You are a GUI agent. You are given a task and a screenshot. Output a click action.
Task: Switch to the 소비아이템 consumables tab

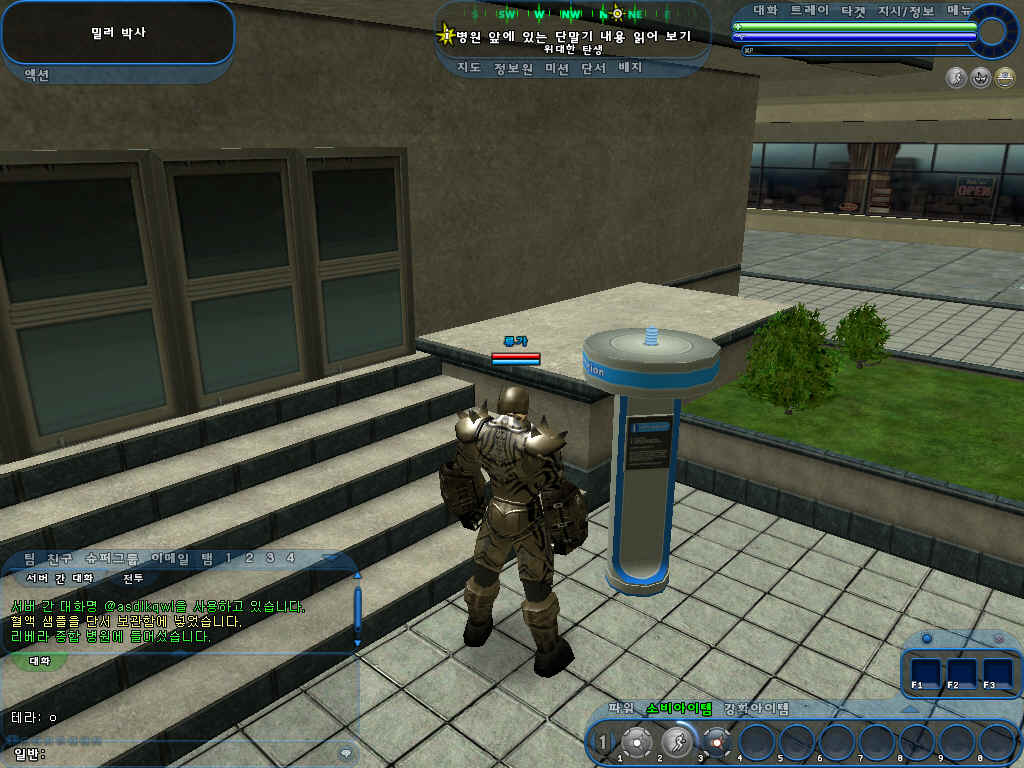678,709
